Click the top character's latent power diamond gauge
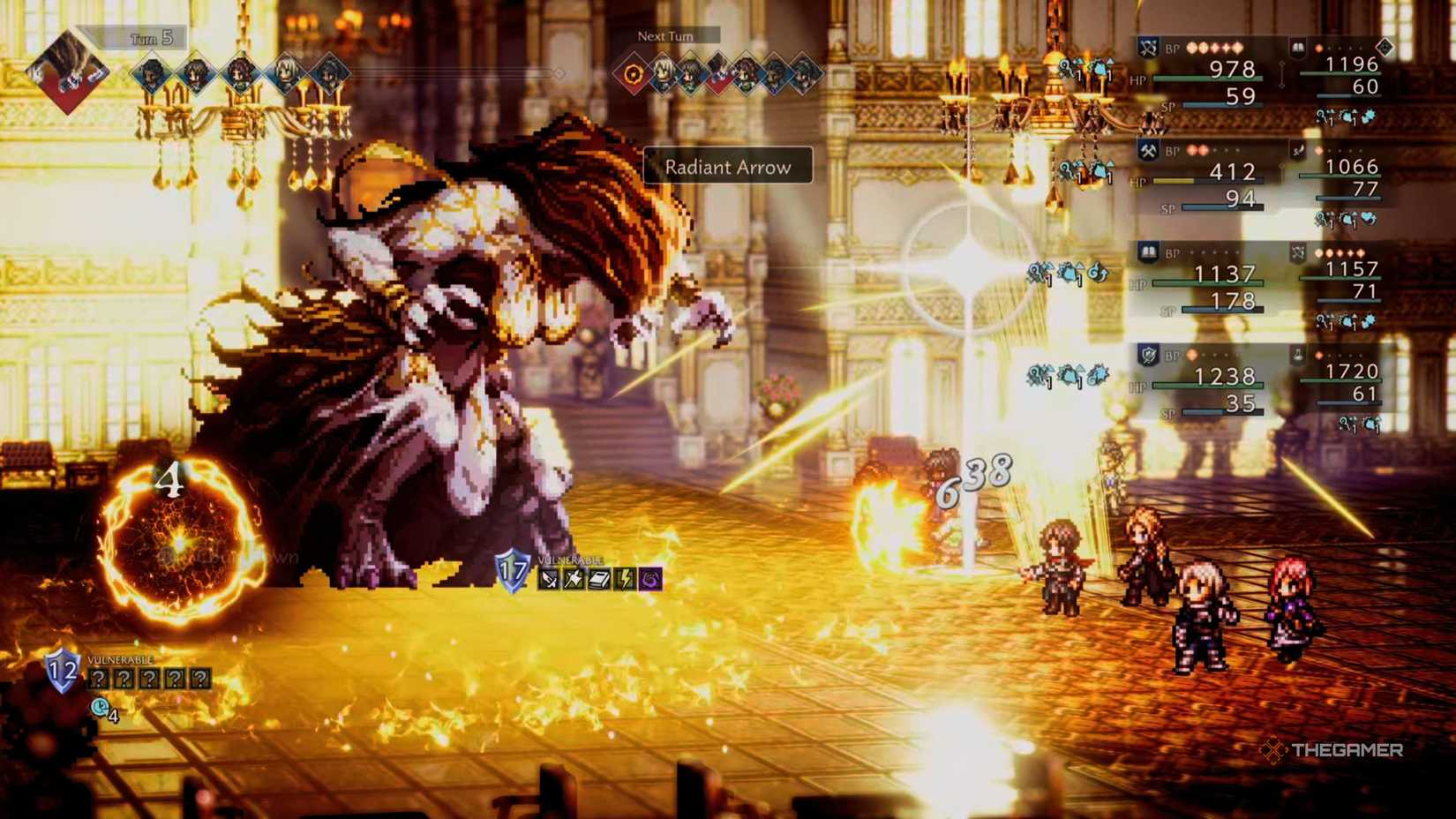The width and height of the screenshot is (1456, 819). click(x=1385, y=48)
